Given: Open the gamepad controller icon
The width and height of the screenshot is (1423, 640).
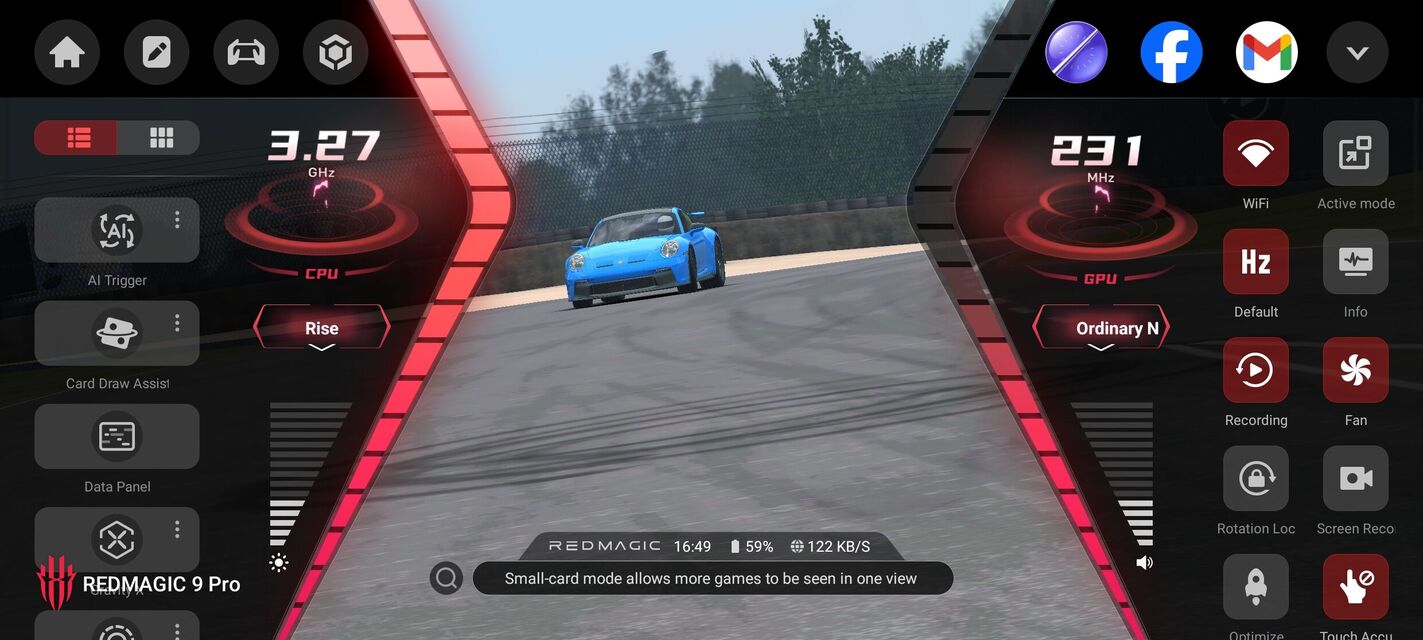Looking at the screenshot, I should coord(246,52).
